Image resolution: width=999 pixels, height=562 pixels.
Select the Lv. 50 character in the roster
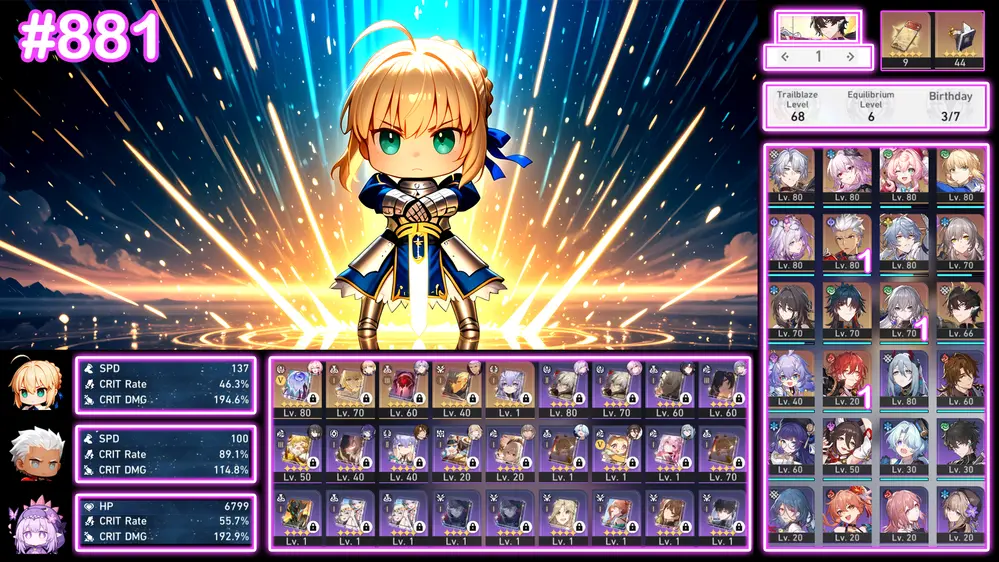(847, 445)
